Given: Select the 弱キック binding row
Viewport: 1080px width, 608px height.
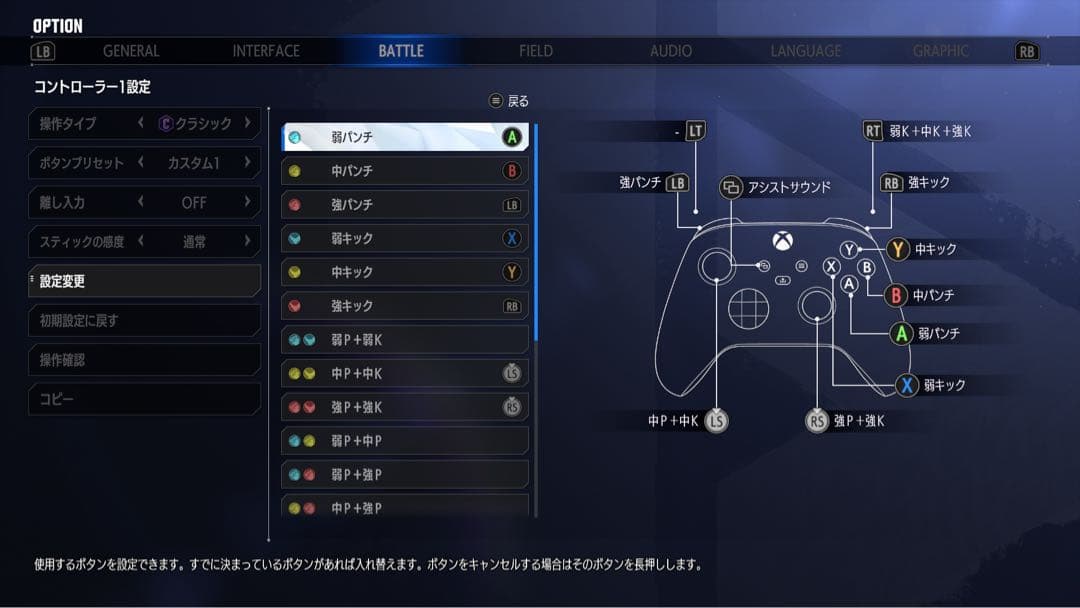Looking at the screenshot, I should tap(404, 239).
